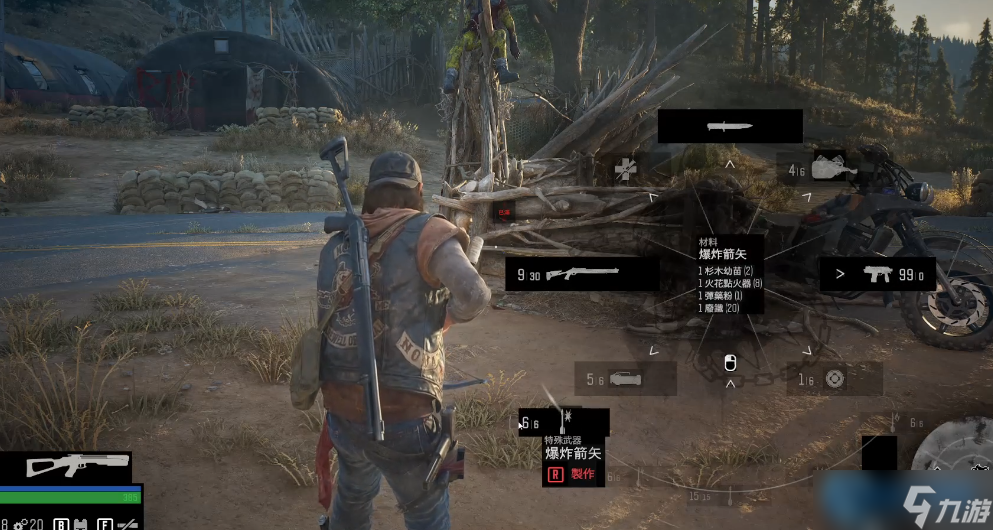Open the medical cross healing slot
993x530 pixels.
pyautogui.click(x=627, y=169)
